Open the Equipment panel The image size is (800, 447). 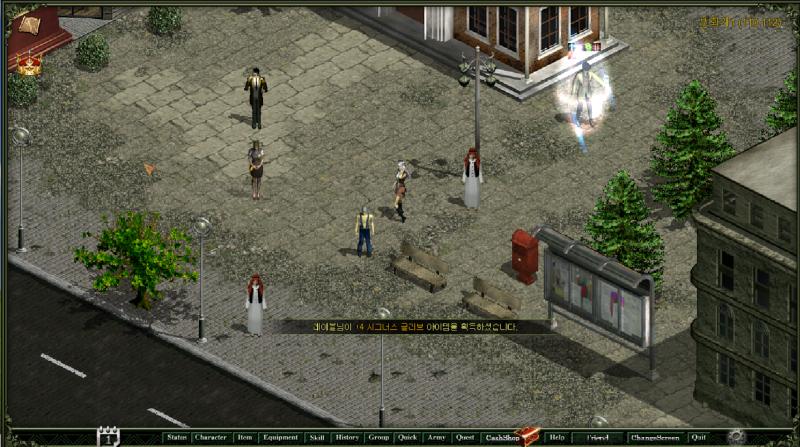tap(281, 437)
